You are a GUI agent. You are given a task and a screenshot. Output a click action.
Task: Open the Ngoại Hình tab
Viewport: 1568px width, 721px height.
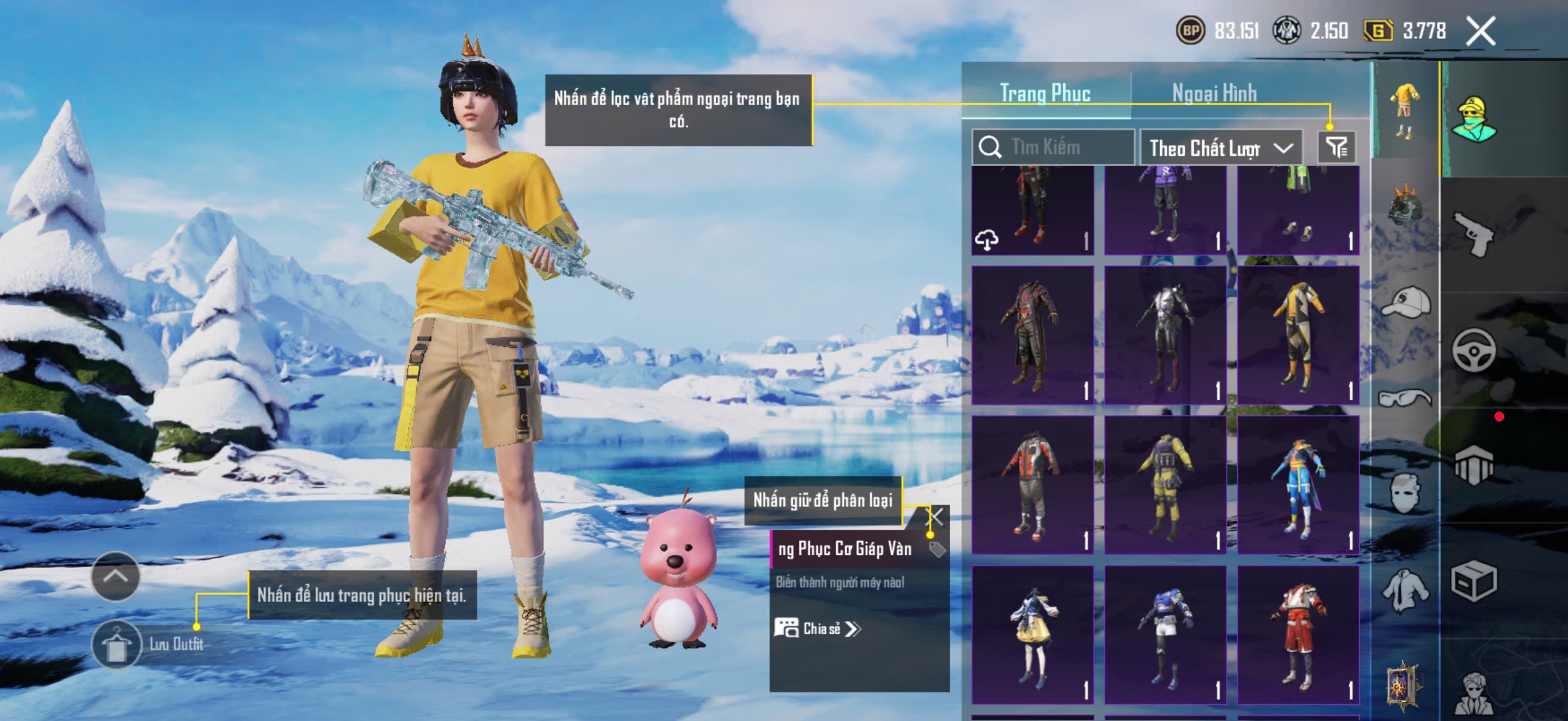[x=1214, y=93]
